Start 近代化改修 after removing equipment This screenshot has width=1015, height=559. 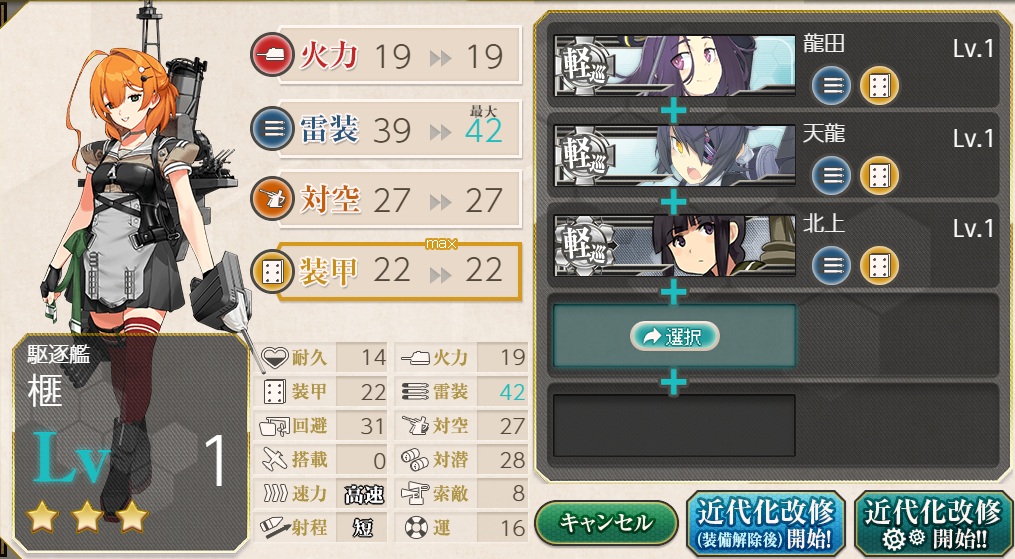coord(766,523)
